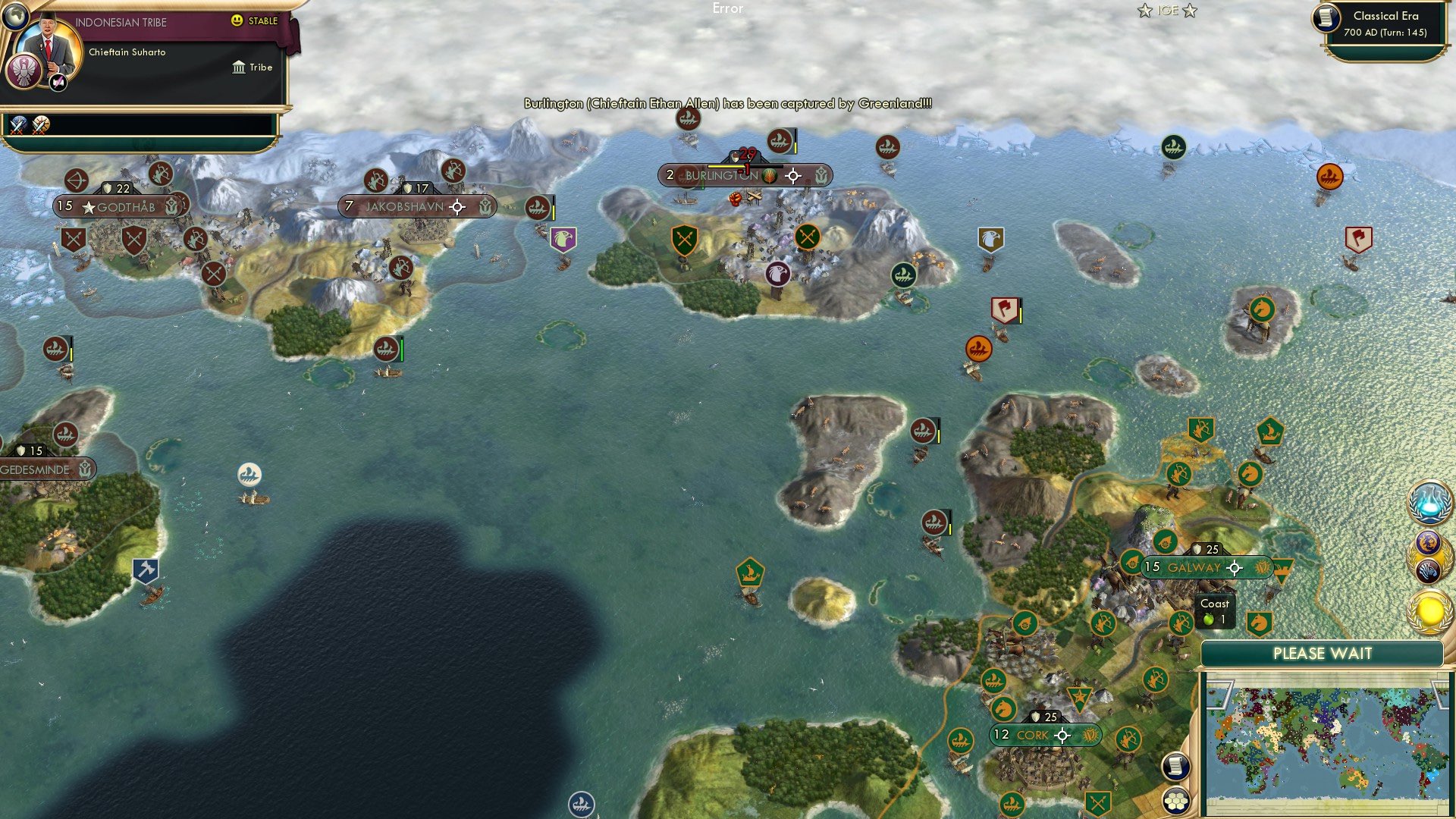The image size is (1456, 819).
Task: Click a region on the minimap
Action: pyautogui.click(x=1331, y=739)
